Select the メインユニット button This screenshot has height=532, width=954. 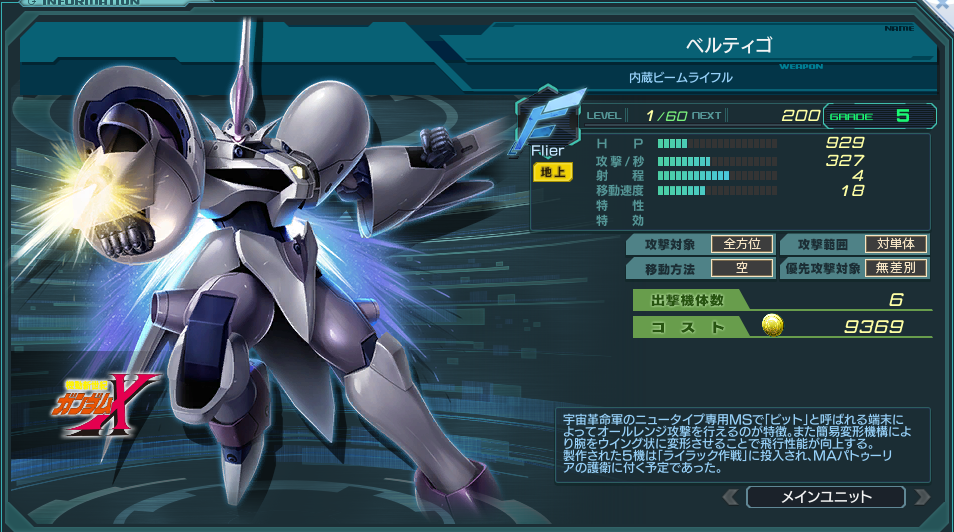[825, 497]
